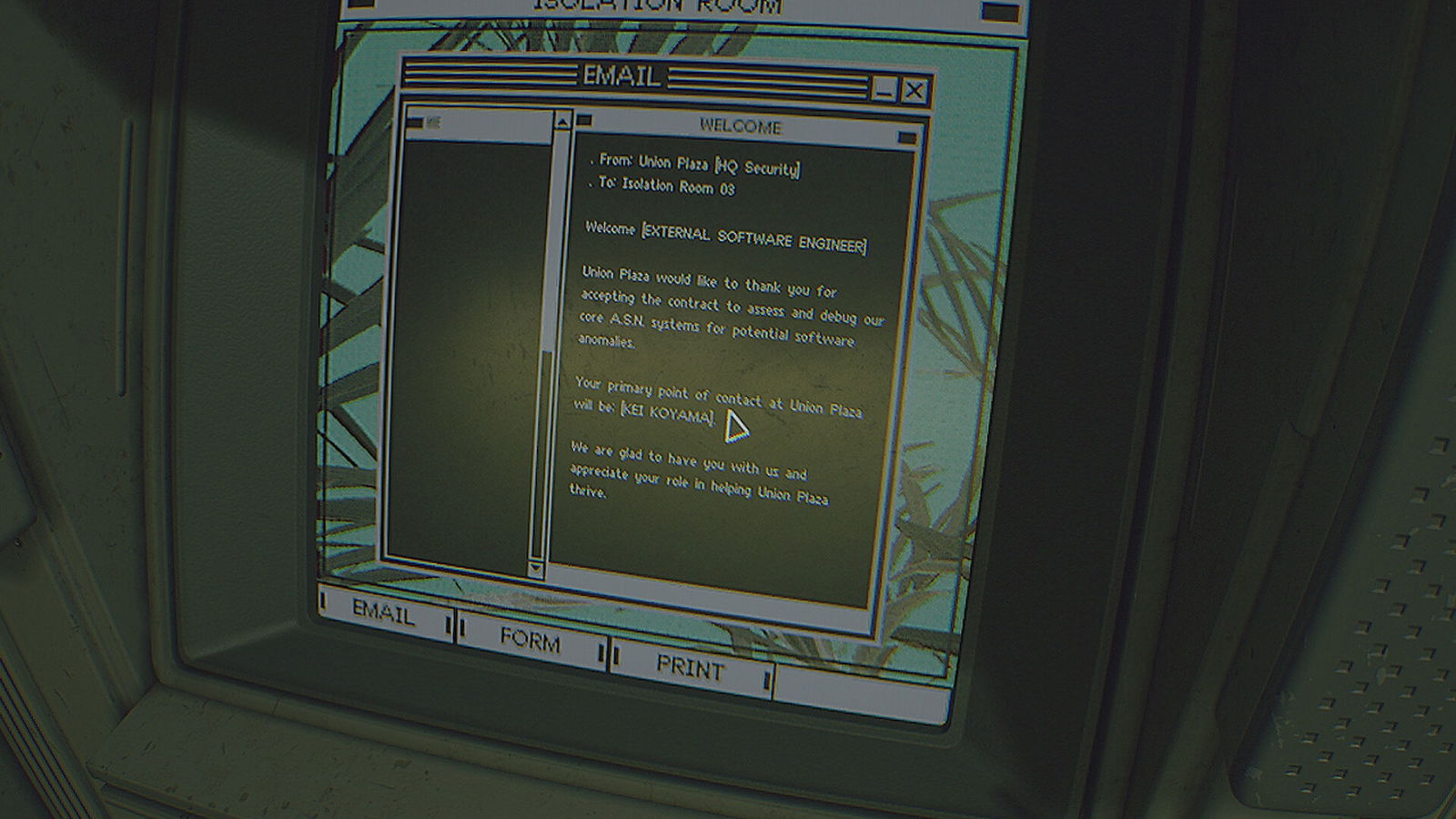Select the first email in the inbox list
Viewport: 1456px width, 819px height.
point(478,123)
